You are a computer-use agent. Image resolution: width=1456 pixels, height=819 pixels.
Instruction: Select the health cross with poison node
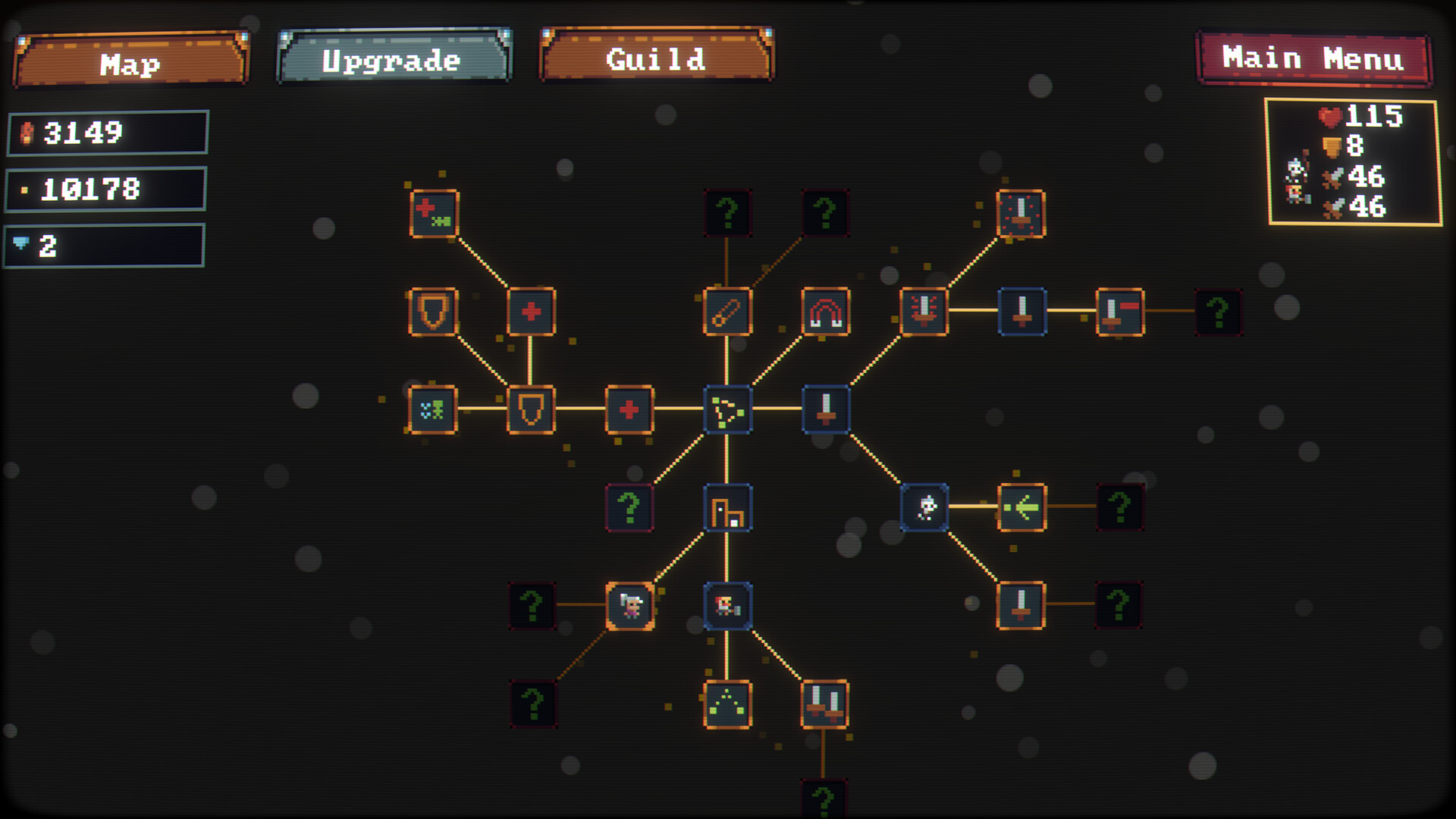pos(431,214)
